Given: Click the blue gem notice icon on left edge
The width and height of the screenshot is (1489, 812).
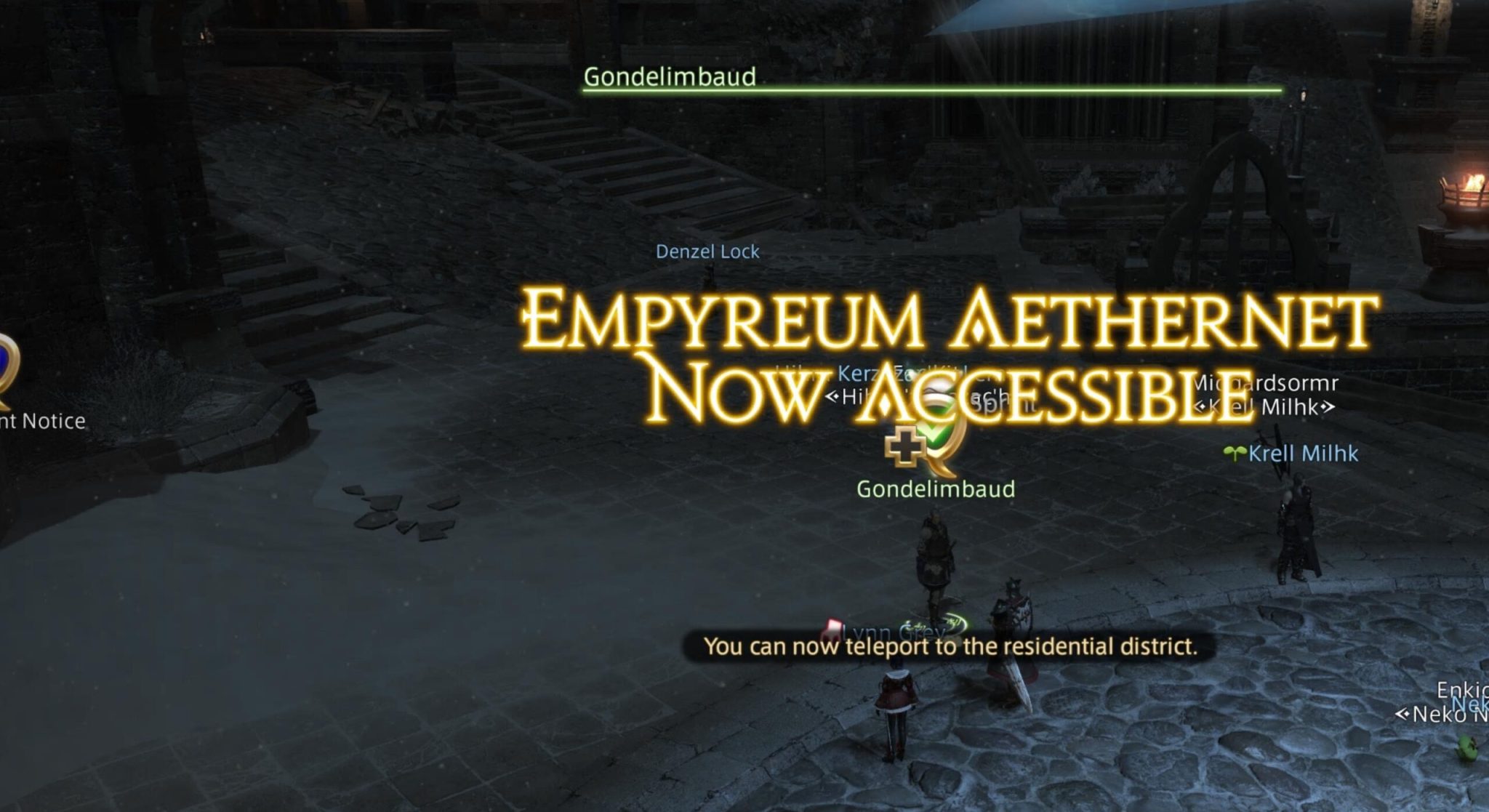Looking at the screenshot, I should point(7,363).
